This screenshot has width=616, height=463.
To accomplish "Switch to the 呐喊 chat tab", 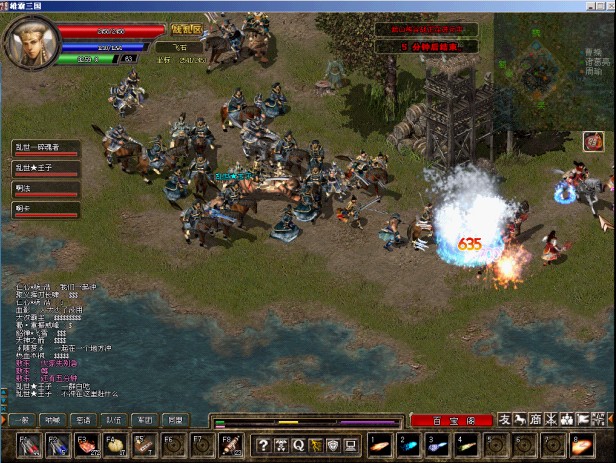I will click(53, 420).
